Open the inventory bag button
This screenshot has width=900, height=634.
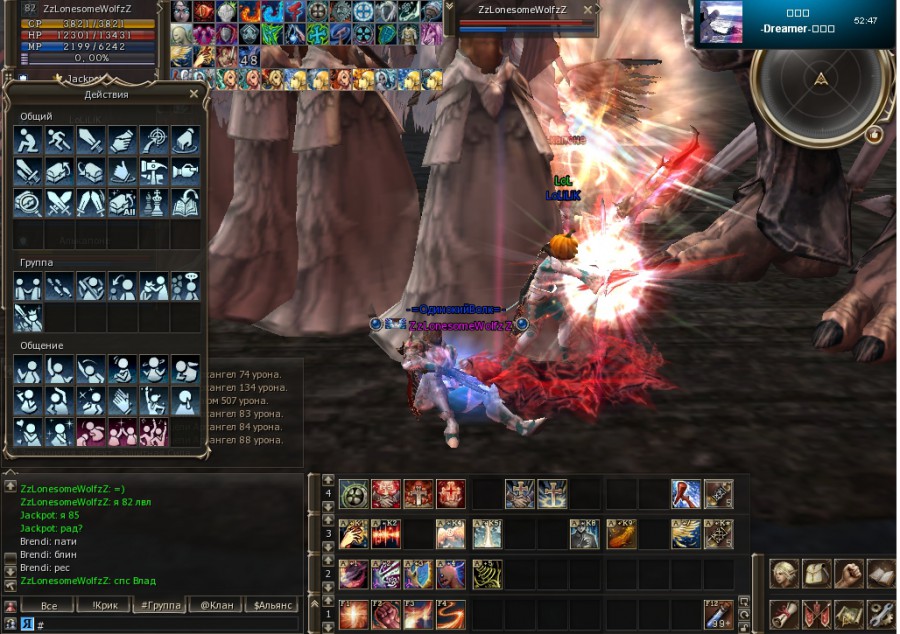[x=817, y=573]
